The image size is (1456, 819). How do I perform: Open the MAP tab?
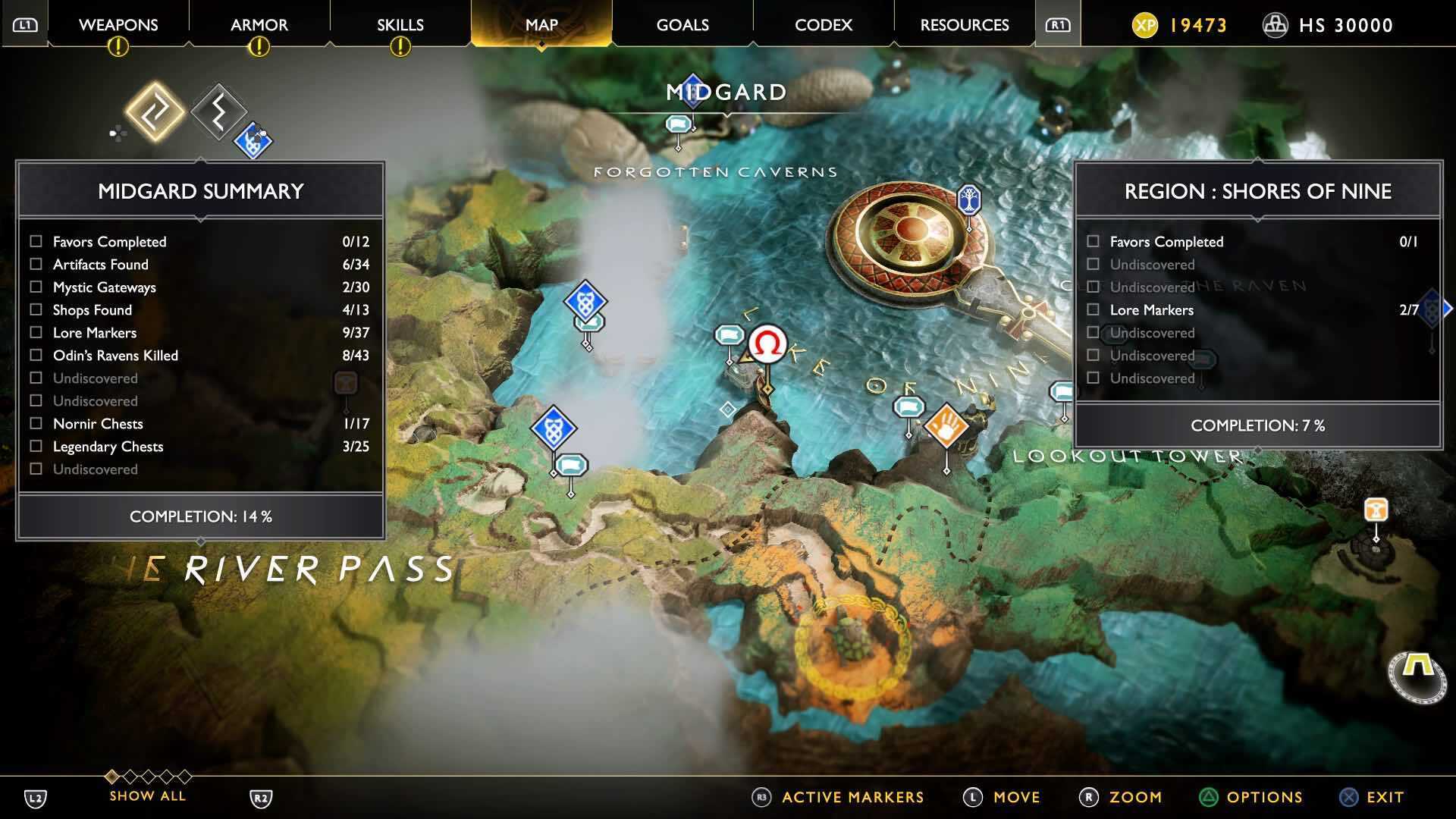click(540, 25)
